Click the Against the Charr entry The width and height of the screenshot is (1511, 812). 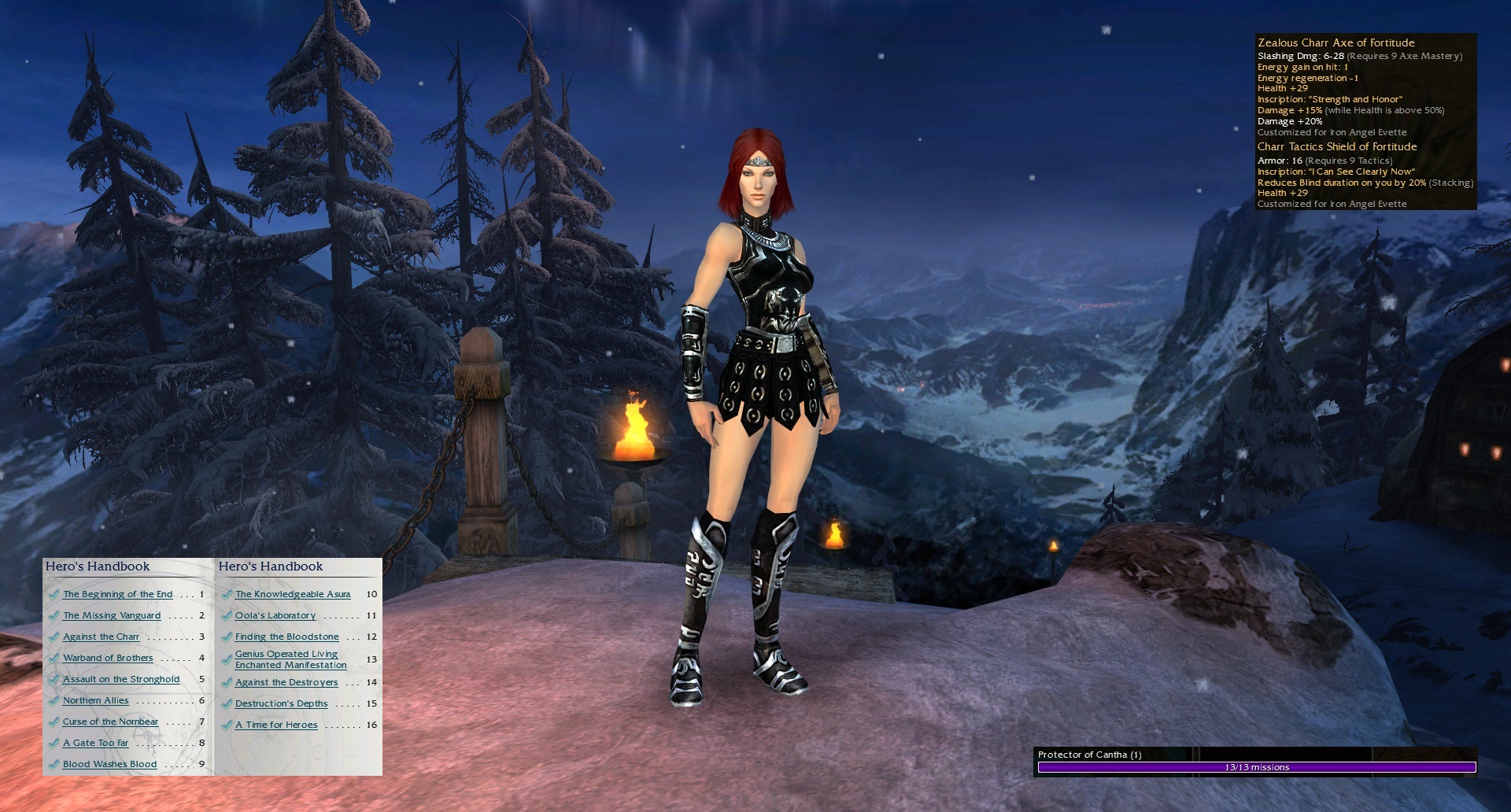click(x=101, y=637)
